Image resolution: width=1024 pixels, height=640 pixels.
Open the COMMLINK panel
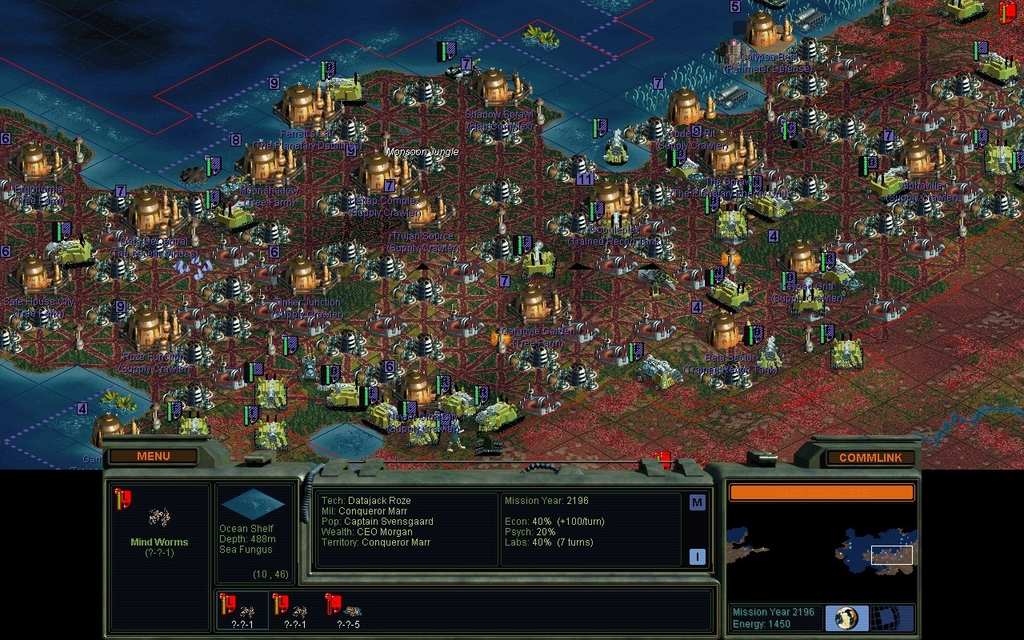(870, 457)
